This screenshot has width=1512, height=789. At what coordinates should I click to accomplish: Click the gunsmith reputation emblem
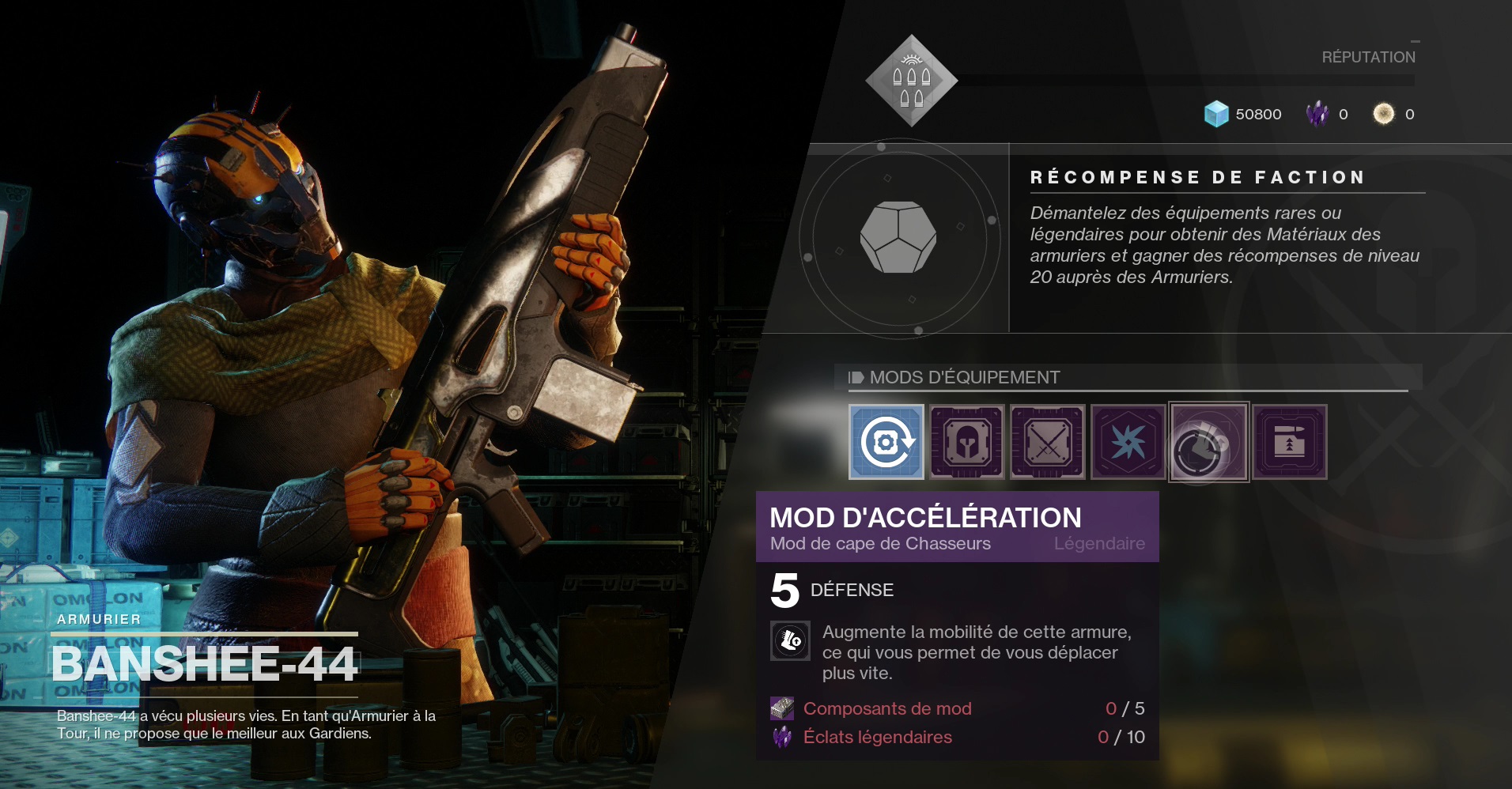(x=911, y=81)
